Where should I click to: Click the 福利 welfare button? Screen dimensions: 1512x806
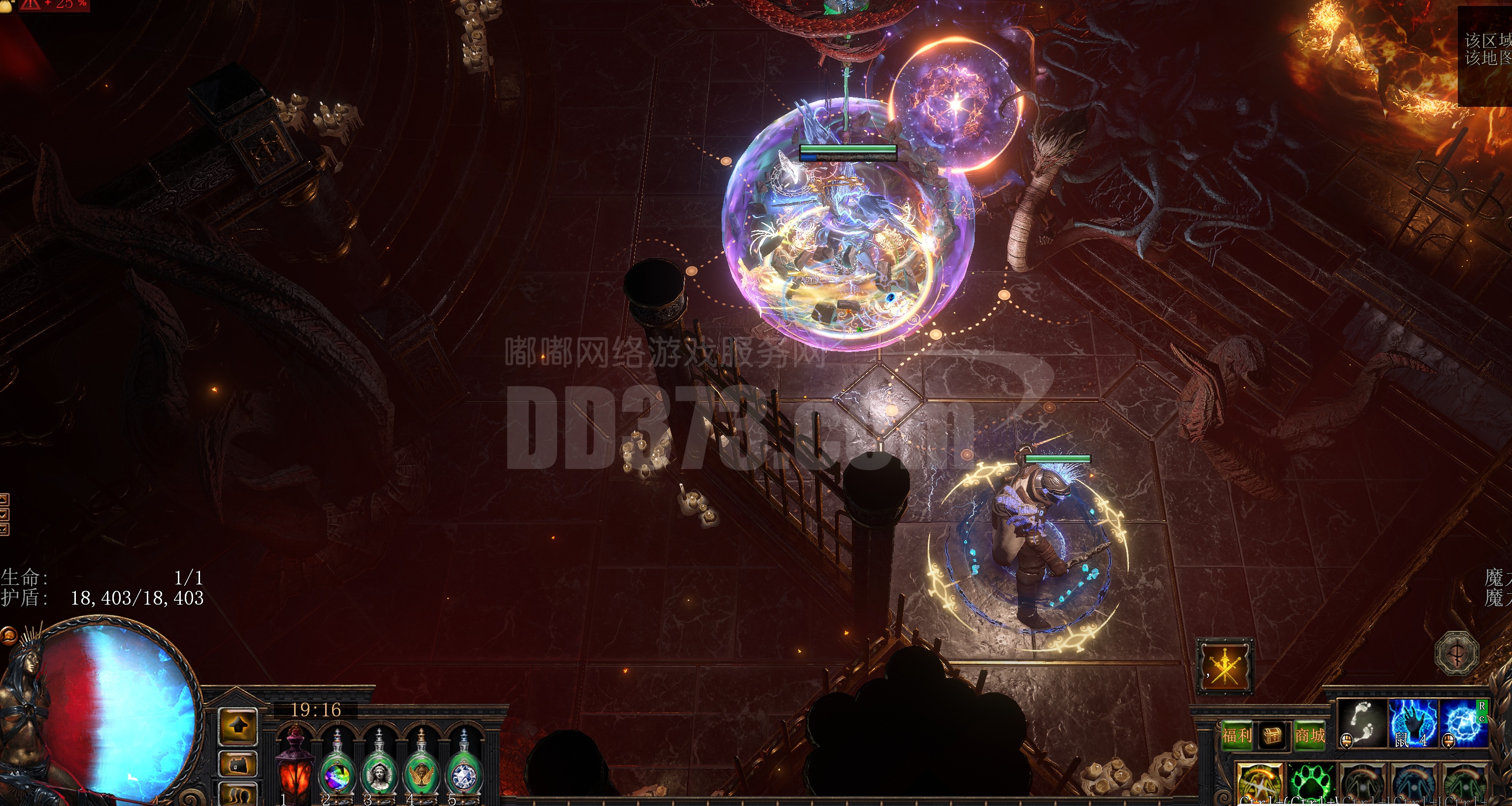(x=1236, y=736)
